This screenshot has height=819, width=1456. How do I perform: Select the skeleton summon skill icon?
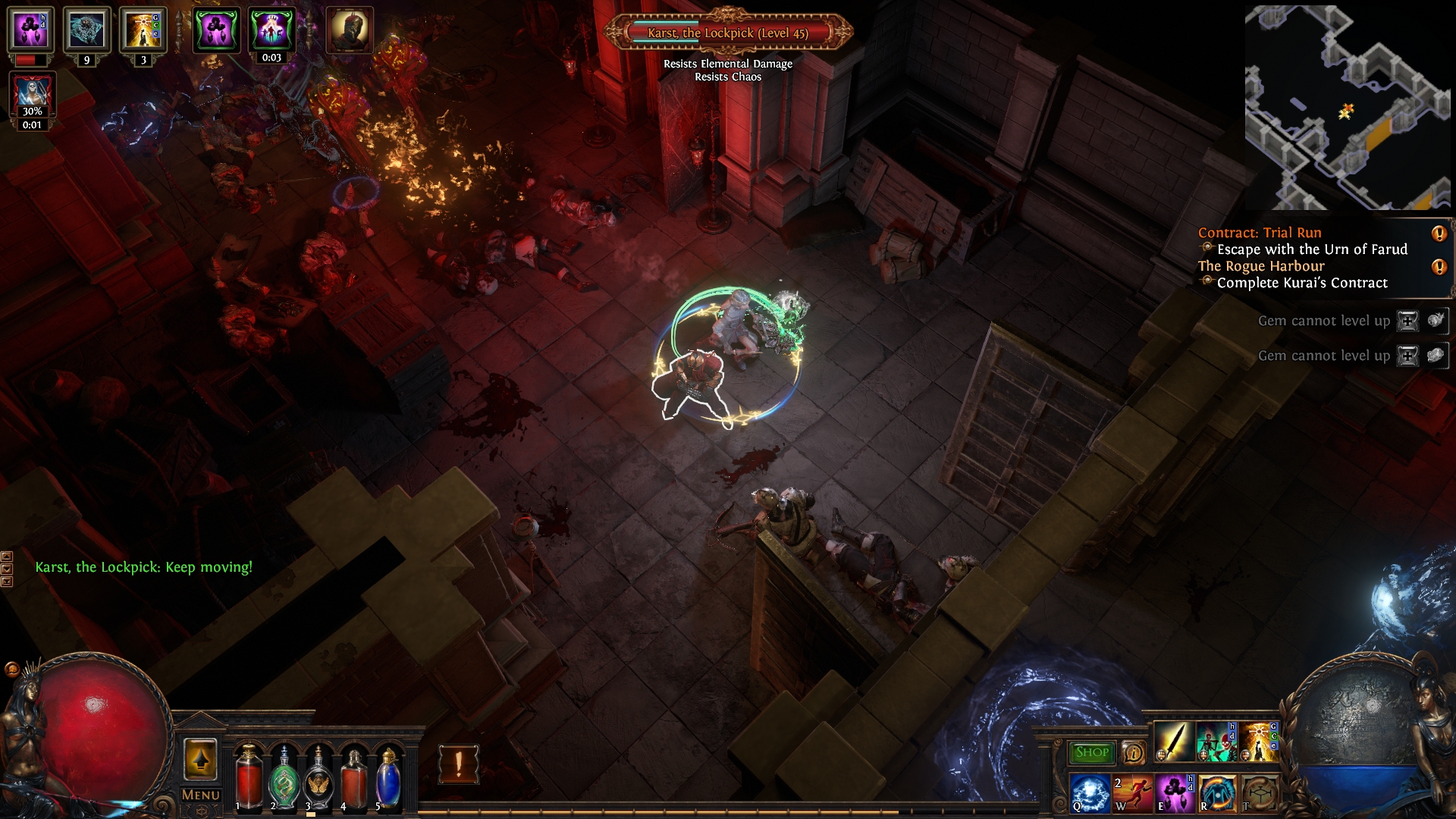point(1216,741)
